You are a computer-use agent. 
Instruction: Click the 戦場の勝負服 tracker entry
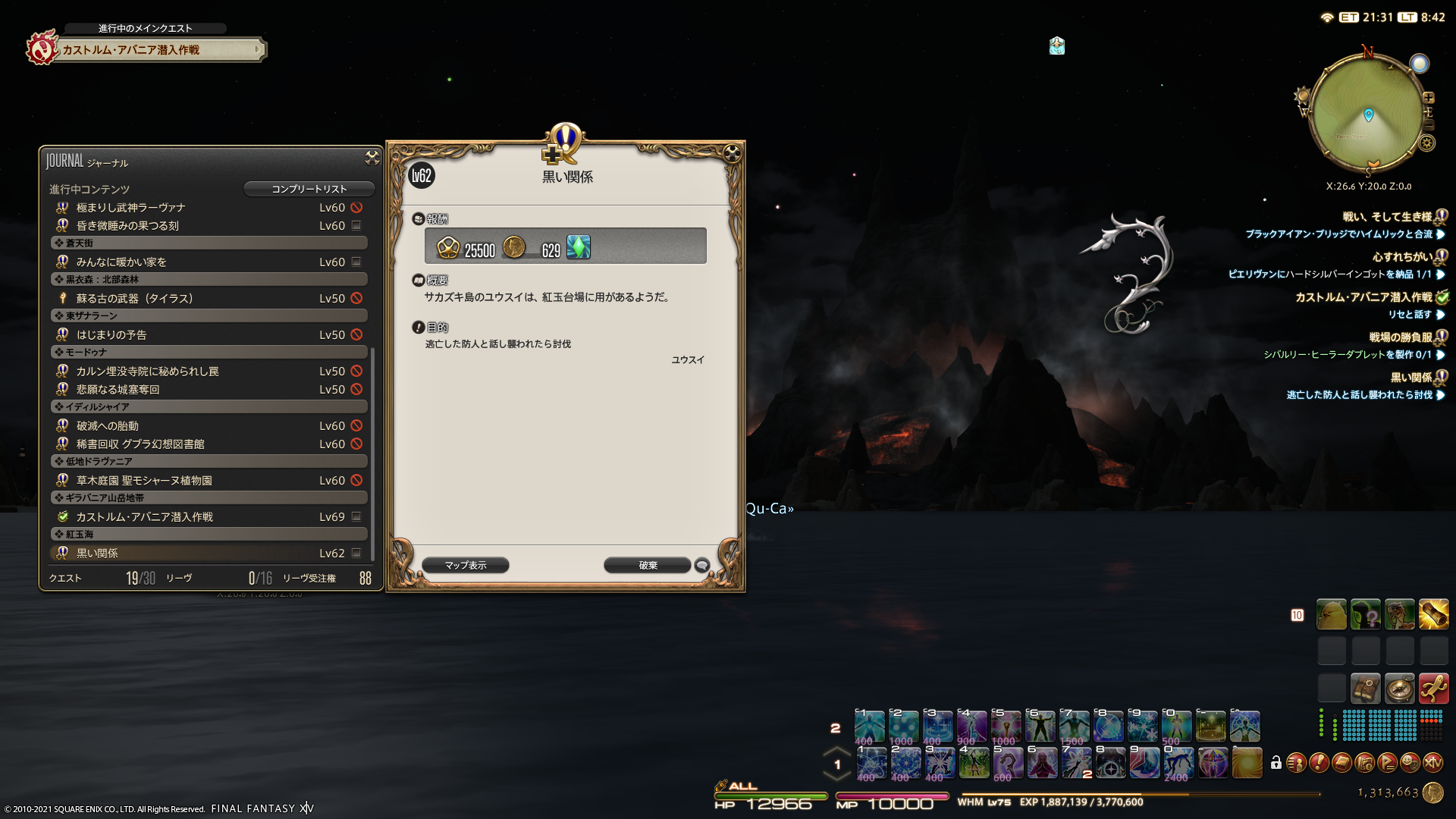pyautogui.click(x=1400, y=337)
